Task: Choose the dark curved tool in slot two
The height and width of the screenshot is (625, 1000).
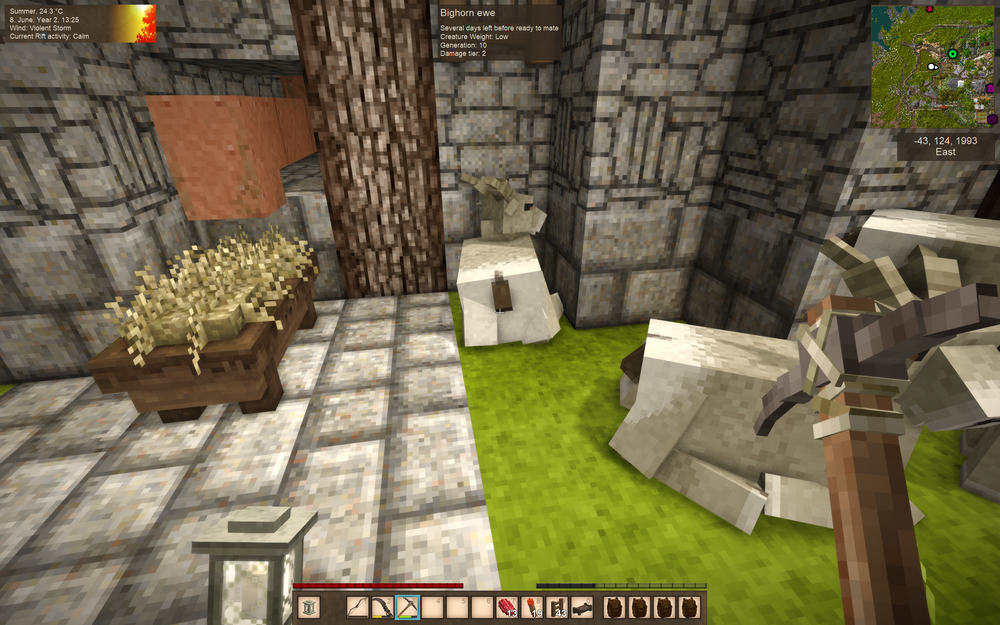Action: coord(382,607)
